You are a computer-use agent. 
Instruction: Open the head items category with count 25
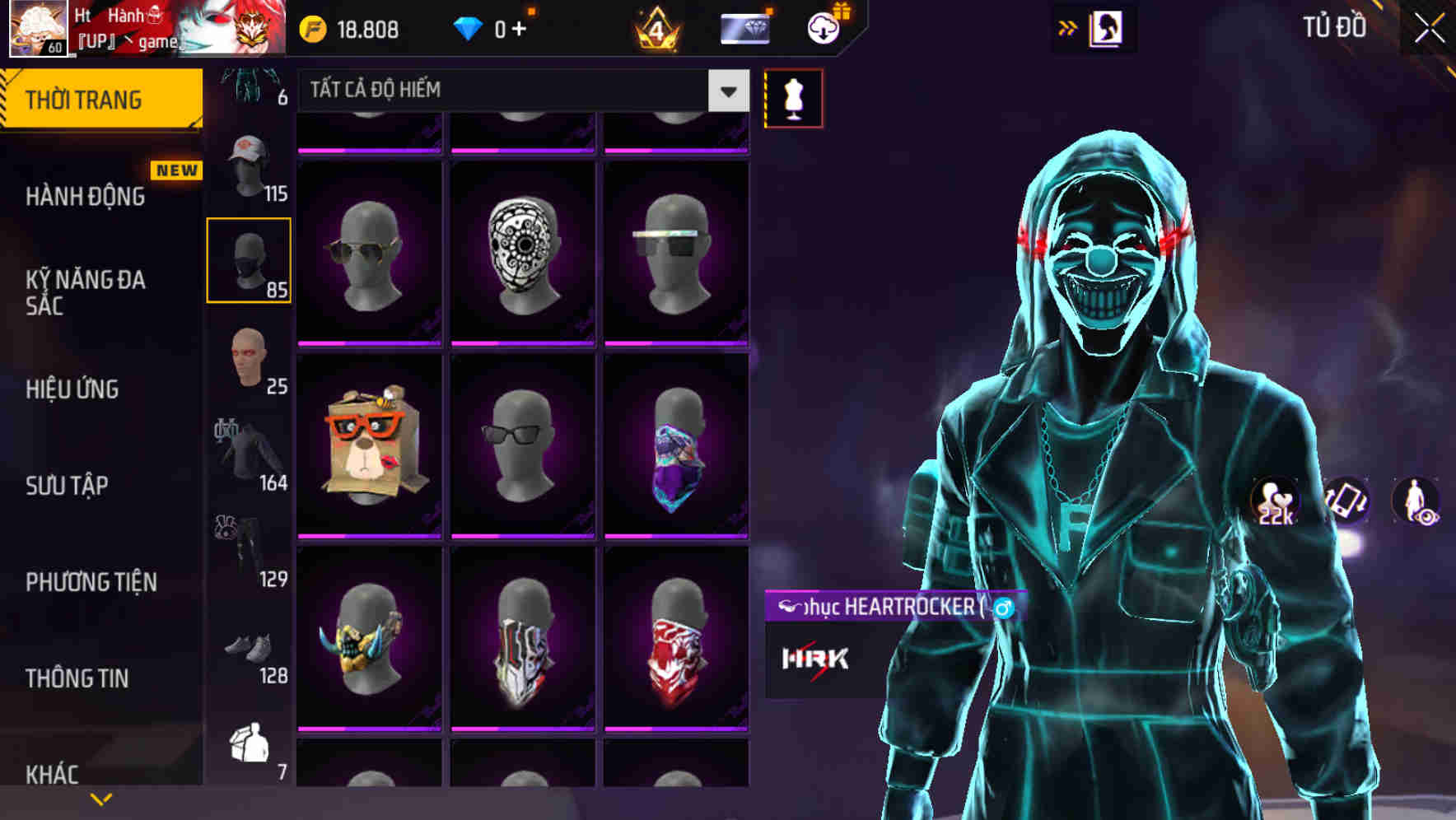tap(249, 361)
